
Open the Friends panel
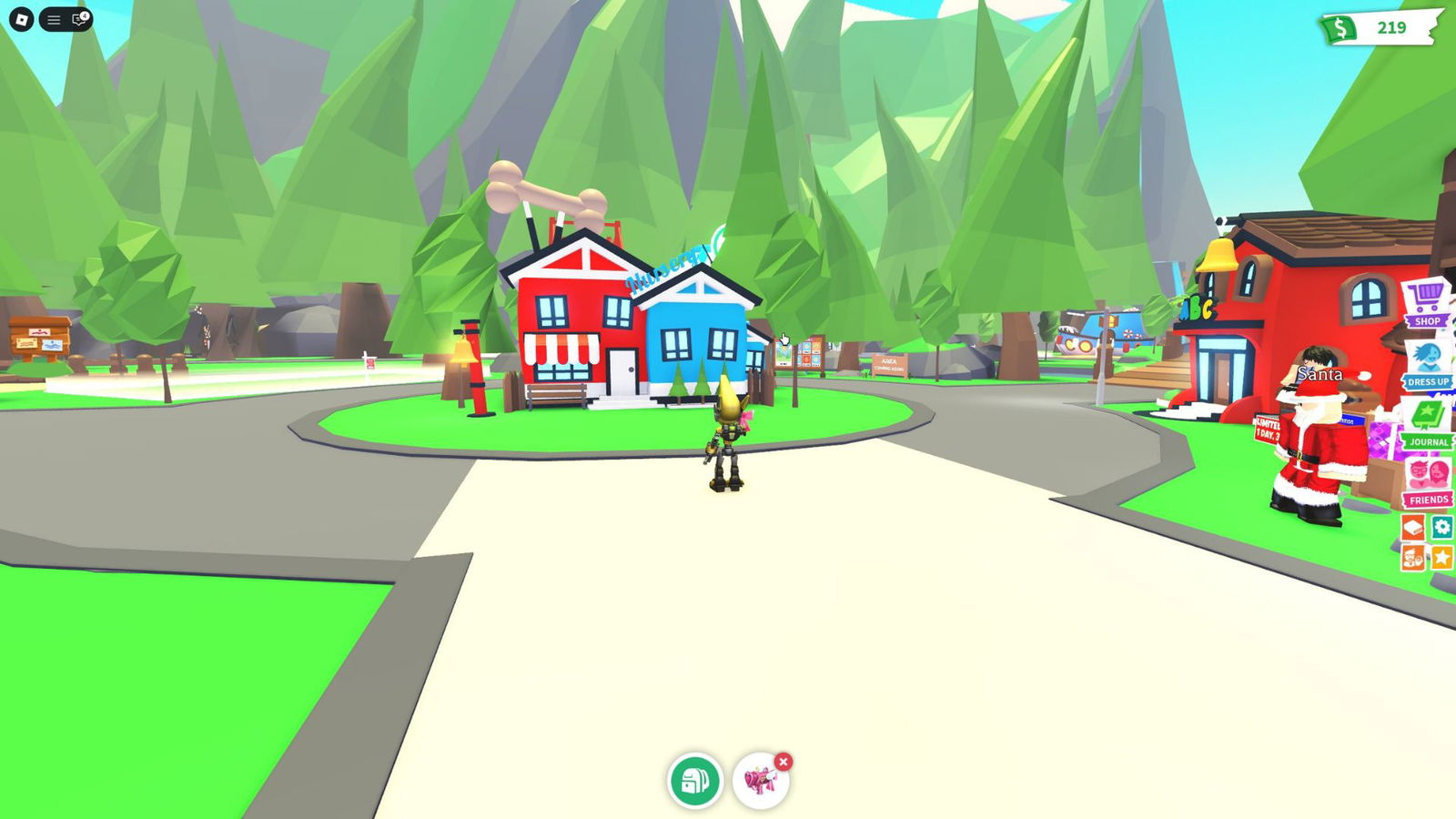pyautogui.click(x=1427, y=482)
